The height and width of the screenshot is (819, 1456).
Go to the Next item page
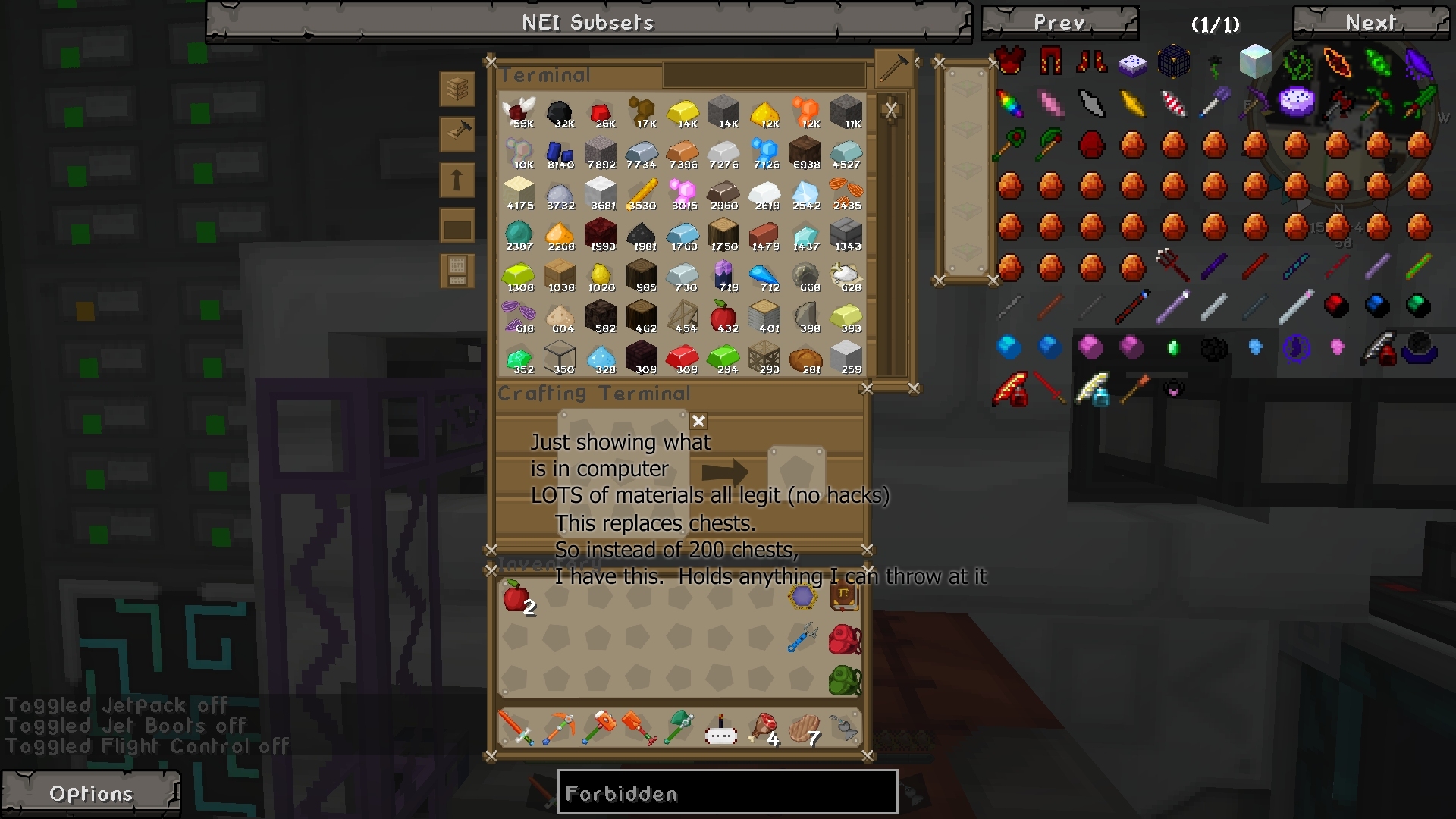point(1370,22)
